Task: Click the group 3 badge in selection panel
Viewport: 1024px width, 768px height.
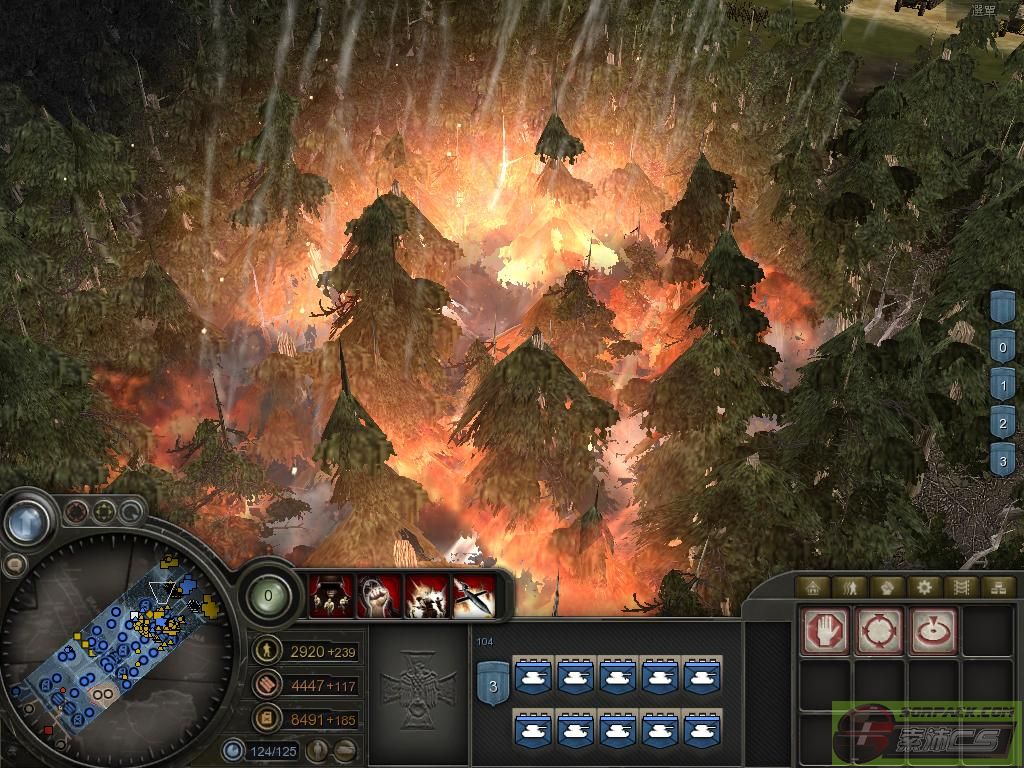Action: (x=492, y=685)
